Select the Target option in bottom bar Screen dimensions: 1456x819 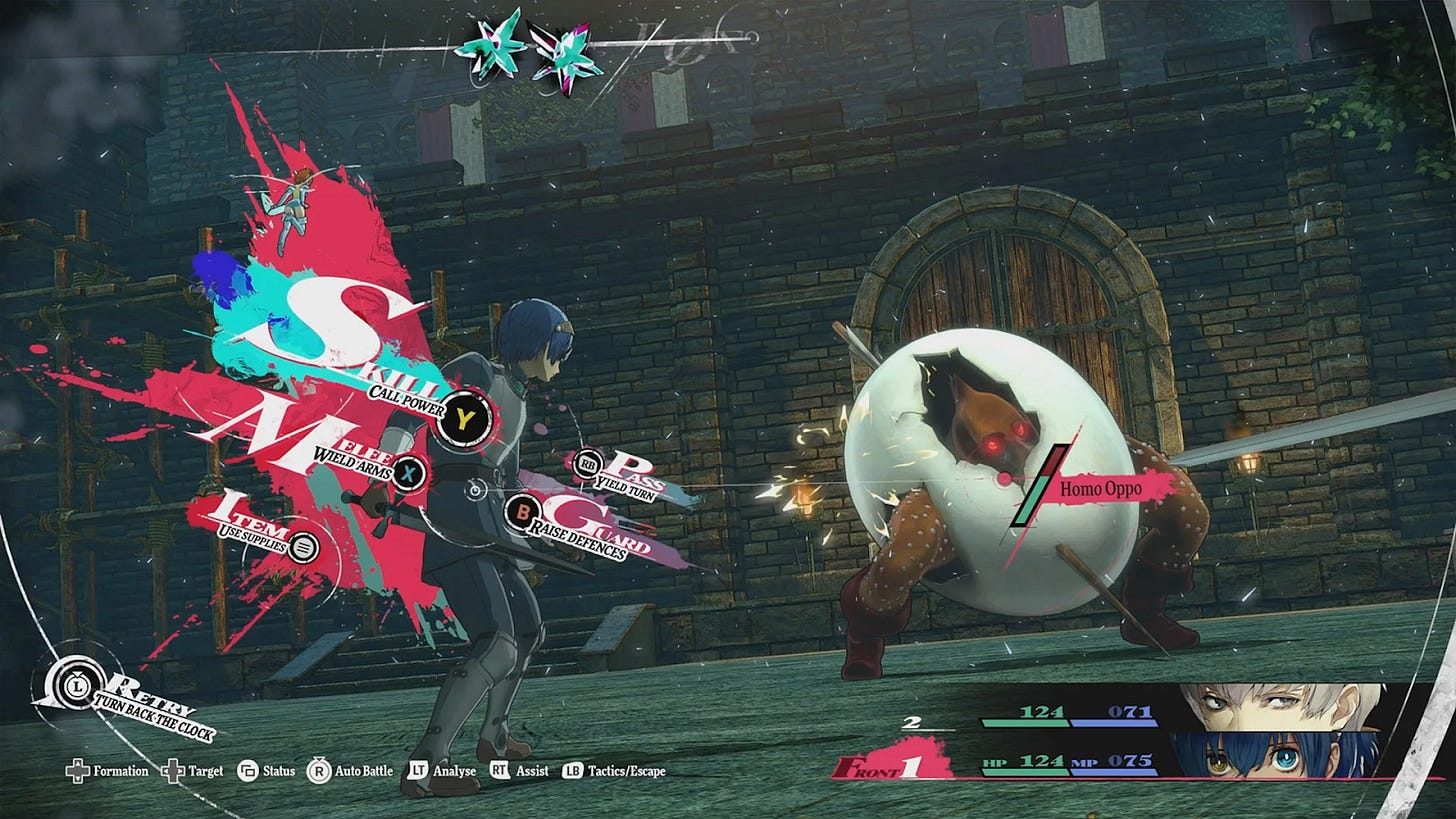[194, 771]
